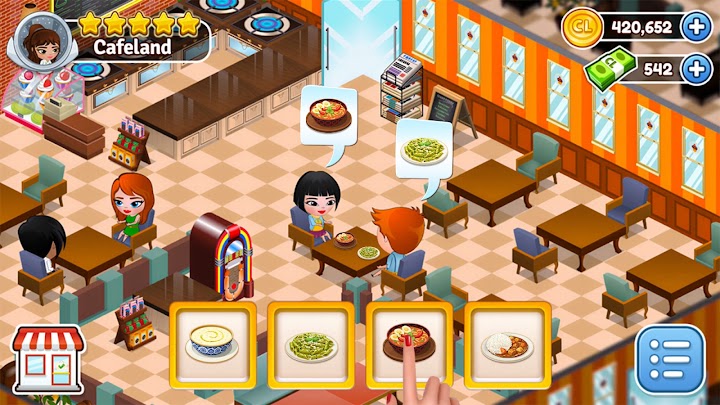This screenshot has height=405, width=720.
Task: Choose the green pasta dish card
Action: click(x=310, y=345)
